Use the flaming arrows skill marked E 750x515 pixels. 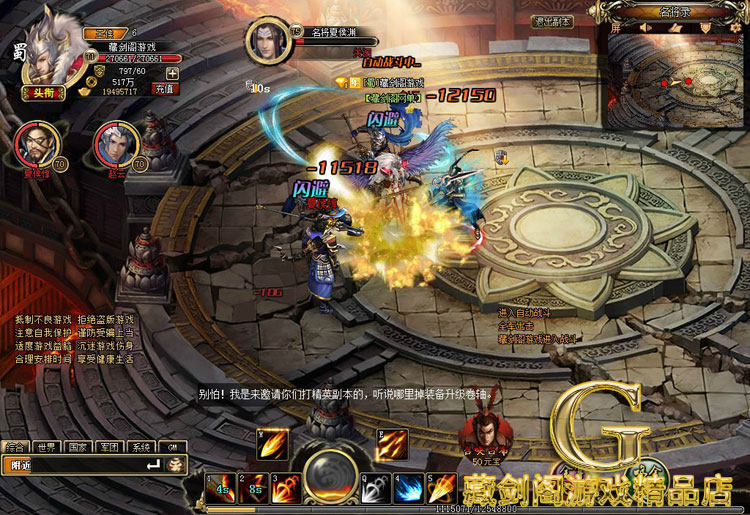[x=392, y=444]
